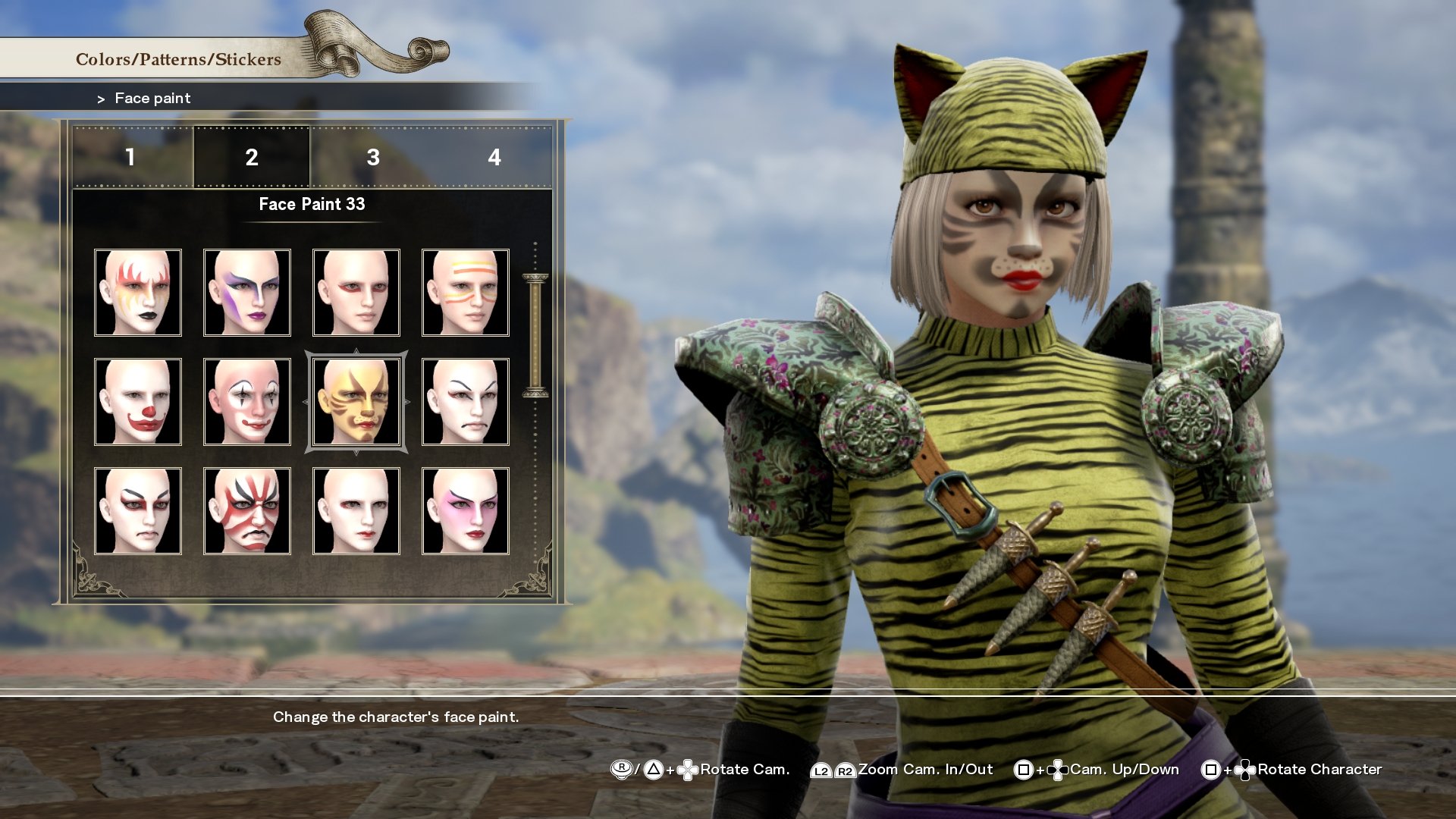
Task: Choose the red clown nose face paint
Action: 137,402
